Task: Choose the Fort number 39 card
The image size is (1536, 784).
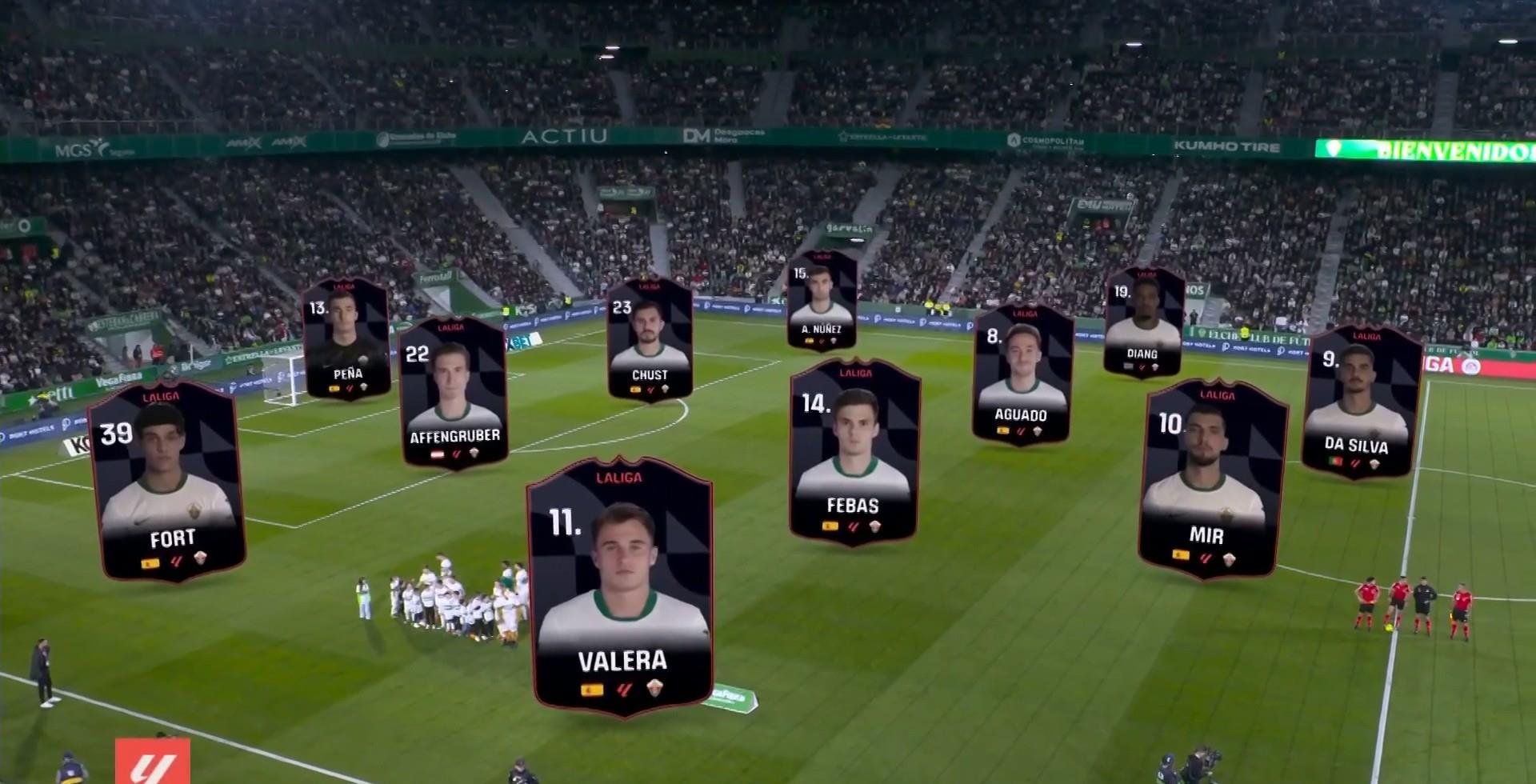Action: pos(167,480)
